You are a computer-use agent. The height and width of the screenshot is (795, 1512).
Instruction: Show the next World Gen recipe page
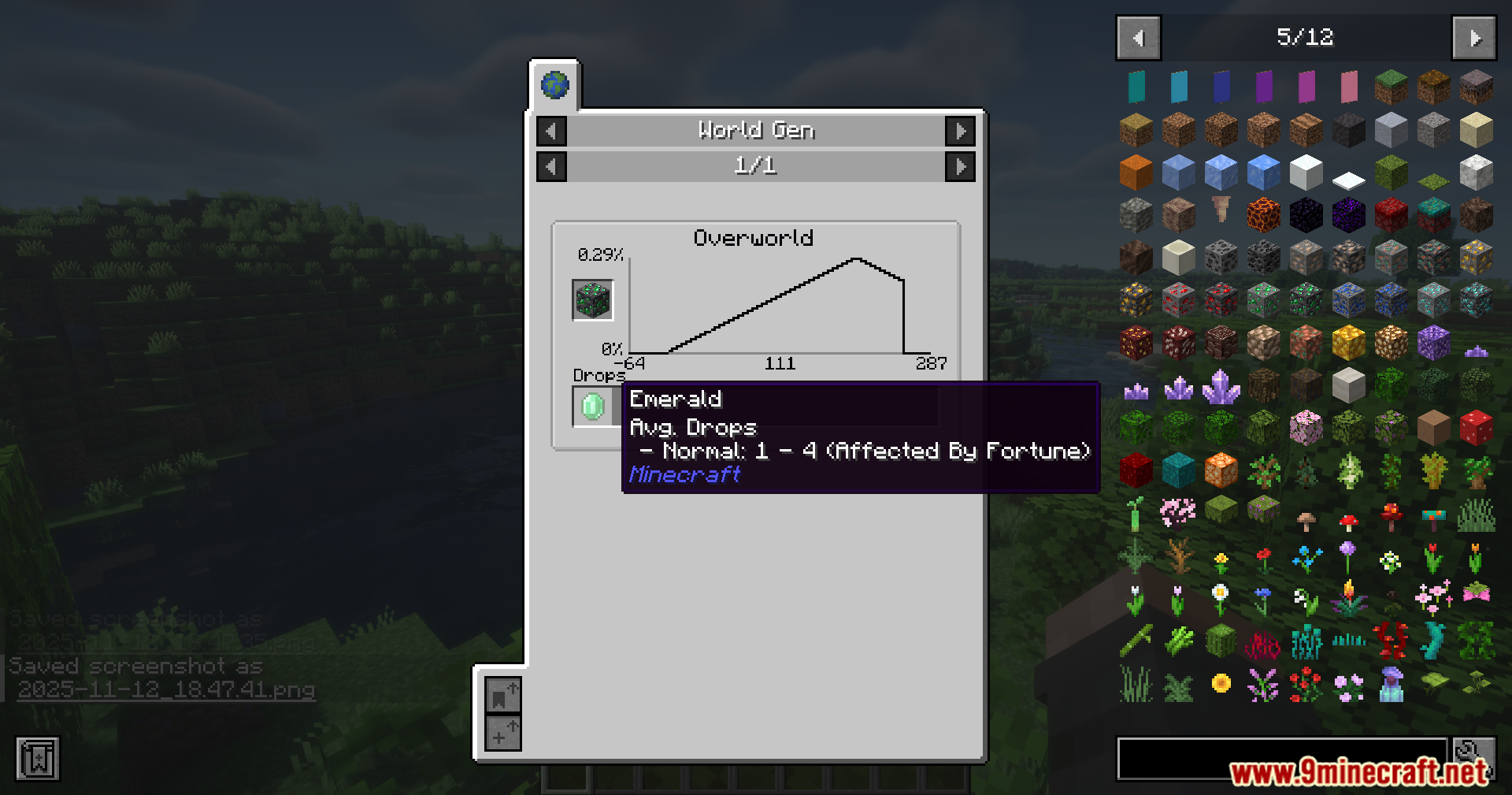960,166
